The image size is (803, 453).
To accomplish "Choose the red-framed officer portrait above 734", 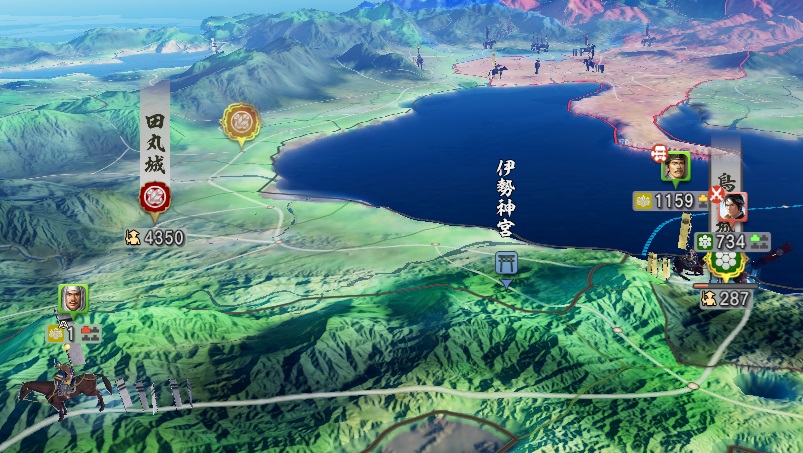I will [731, 207].
